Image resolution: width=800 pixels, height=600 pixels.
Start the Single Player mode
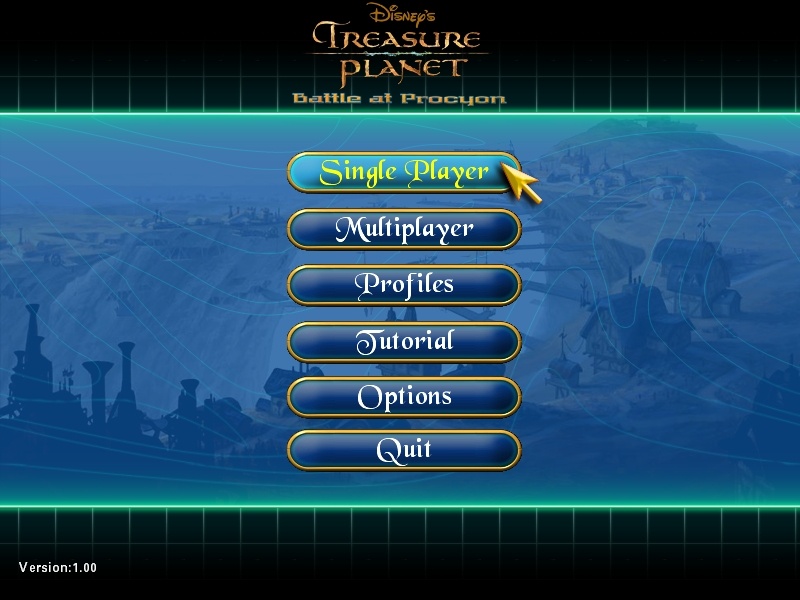(404, 172)
